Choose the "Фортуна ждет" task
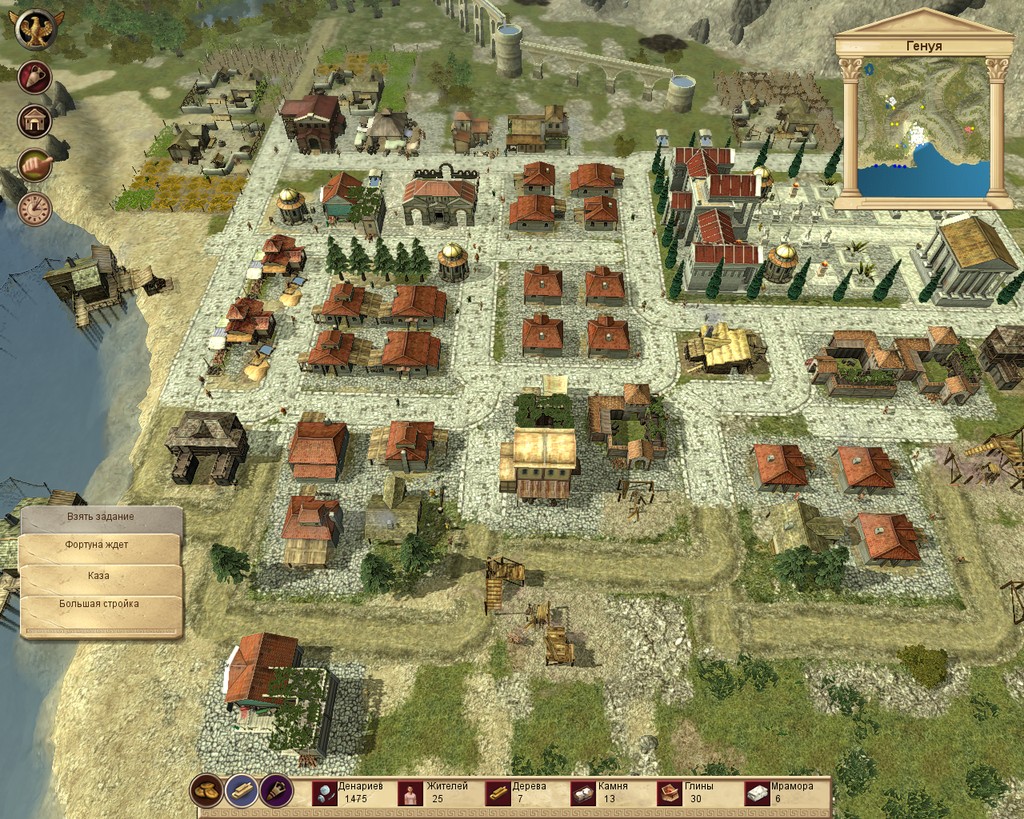 point(100,547)
